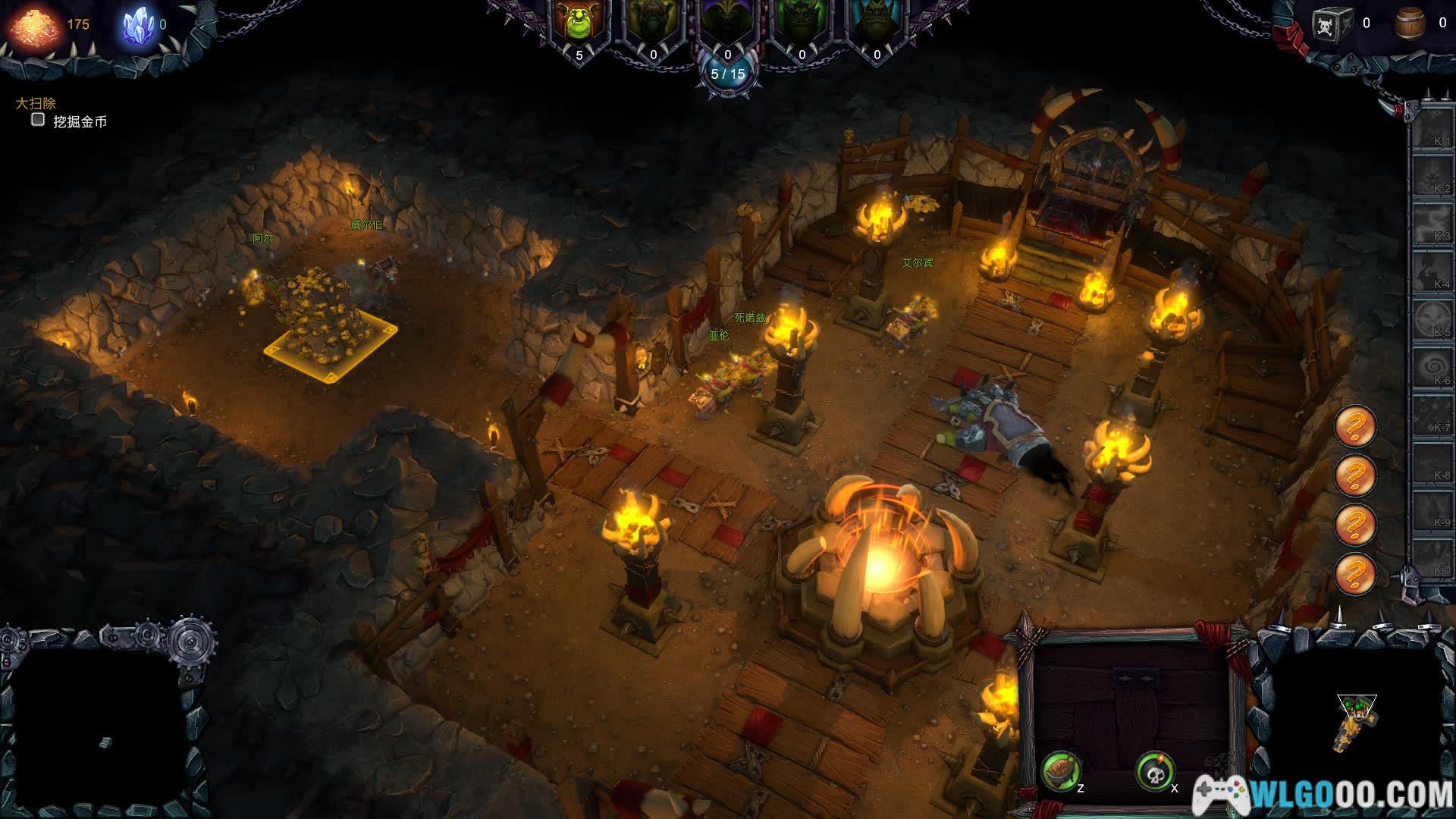Open the 大扫除 quest title
The width and height of the screenshot is (1456, 819).
(x=36, y=103)
